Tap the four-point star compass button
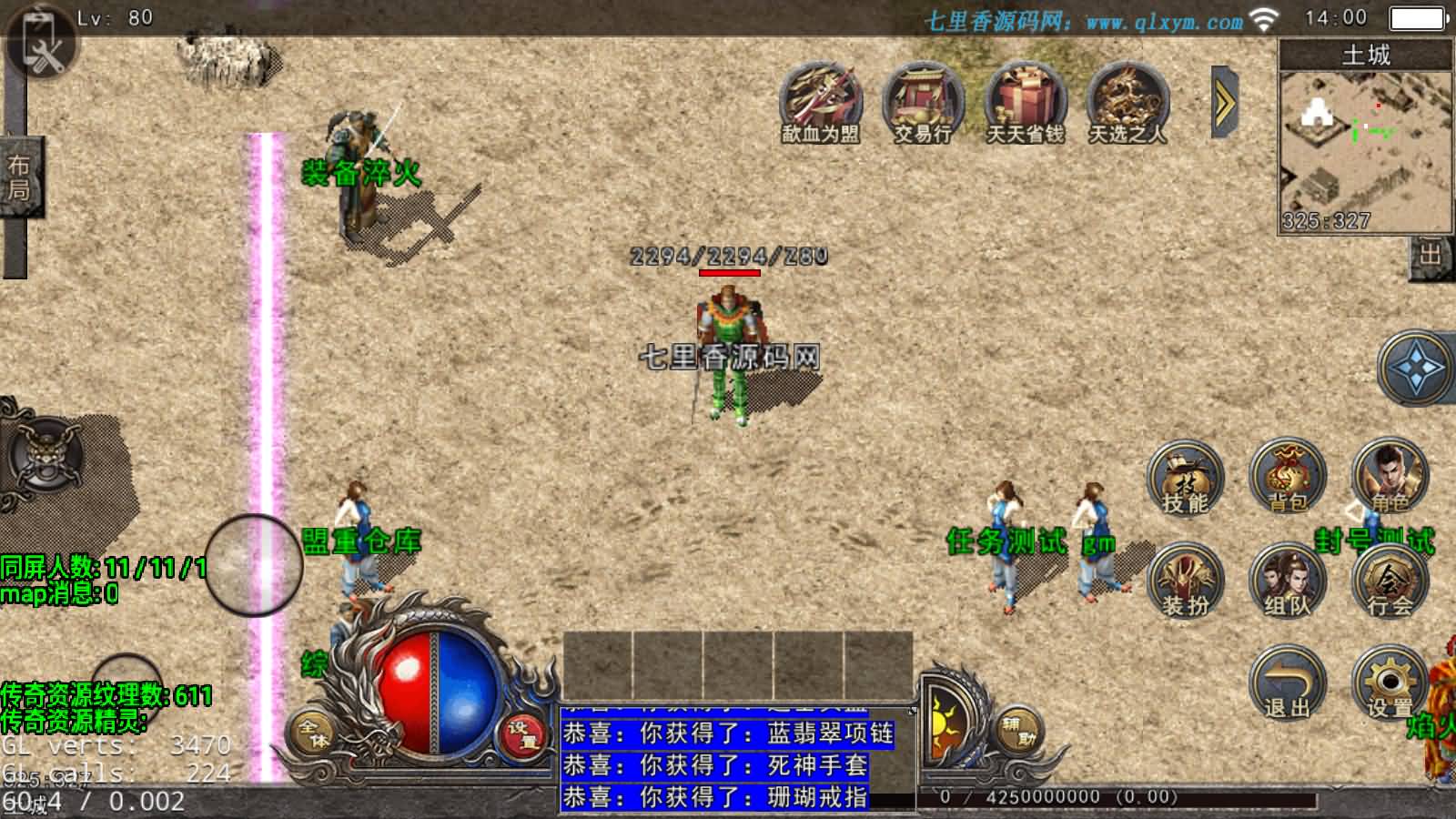Viewport: 1456px width, 819px height. point(1416,369)
